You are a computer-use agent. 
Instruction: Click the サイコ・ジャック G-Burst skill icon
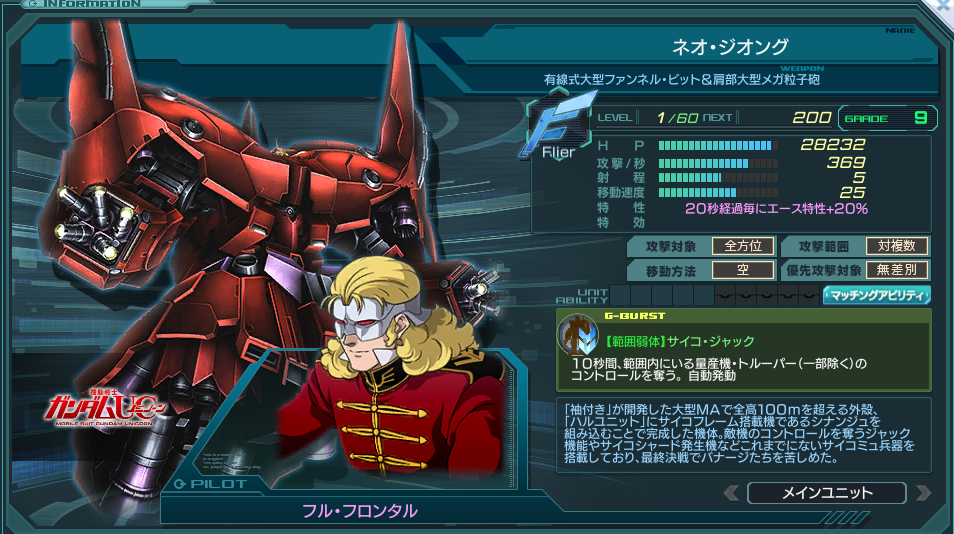click(577, 336)
